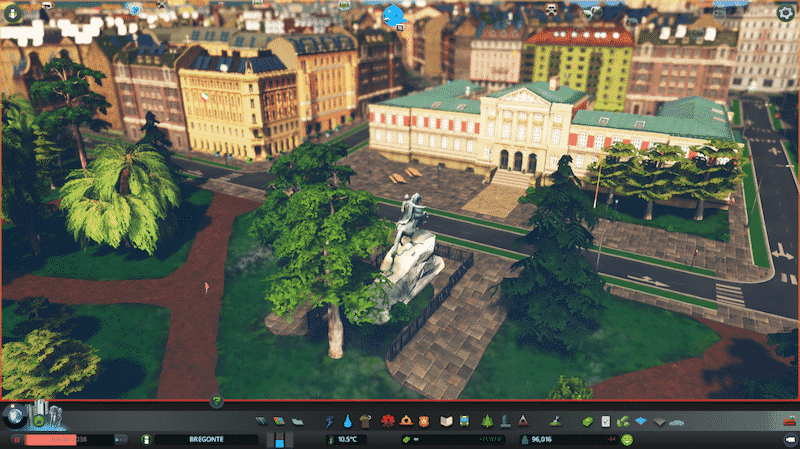Open the green question mark advisor
Image resolution: width=800 pixels, height=449 pixels.
(216, 401)
